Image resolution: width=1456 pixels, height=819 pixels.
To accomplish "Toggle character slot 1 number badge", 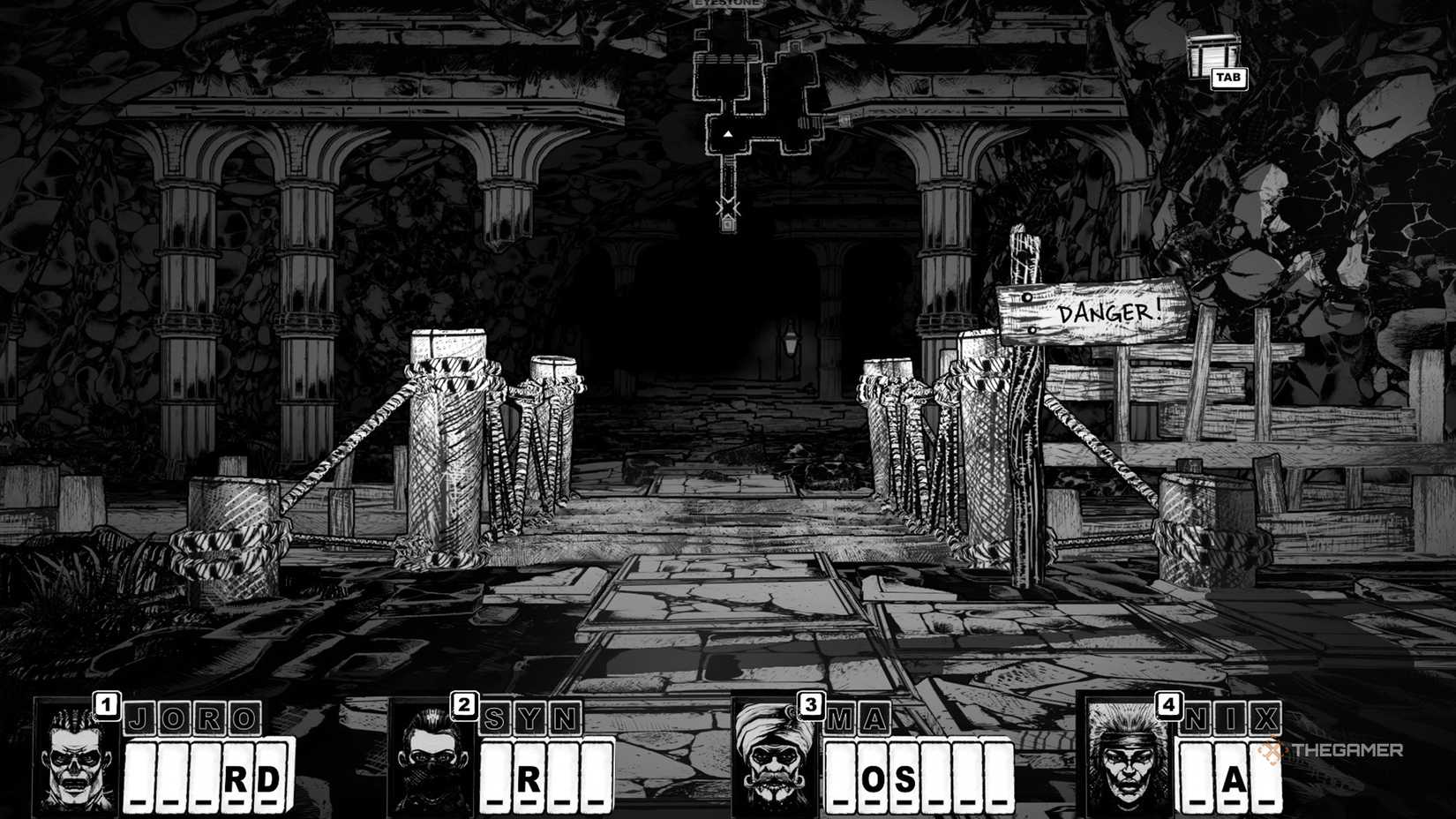I will 106,704.
